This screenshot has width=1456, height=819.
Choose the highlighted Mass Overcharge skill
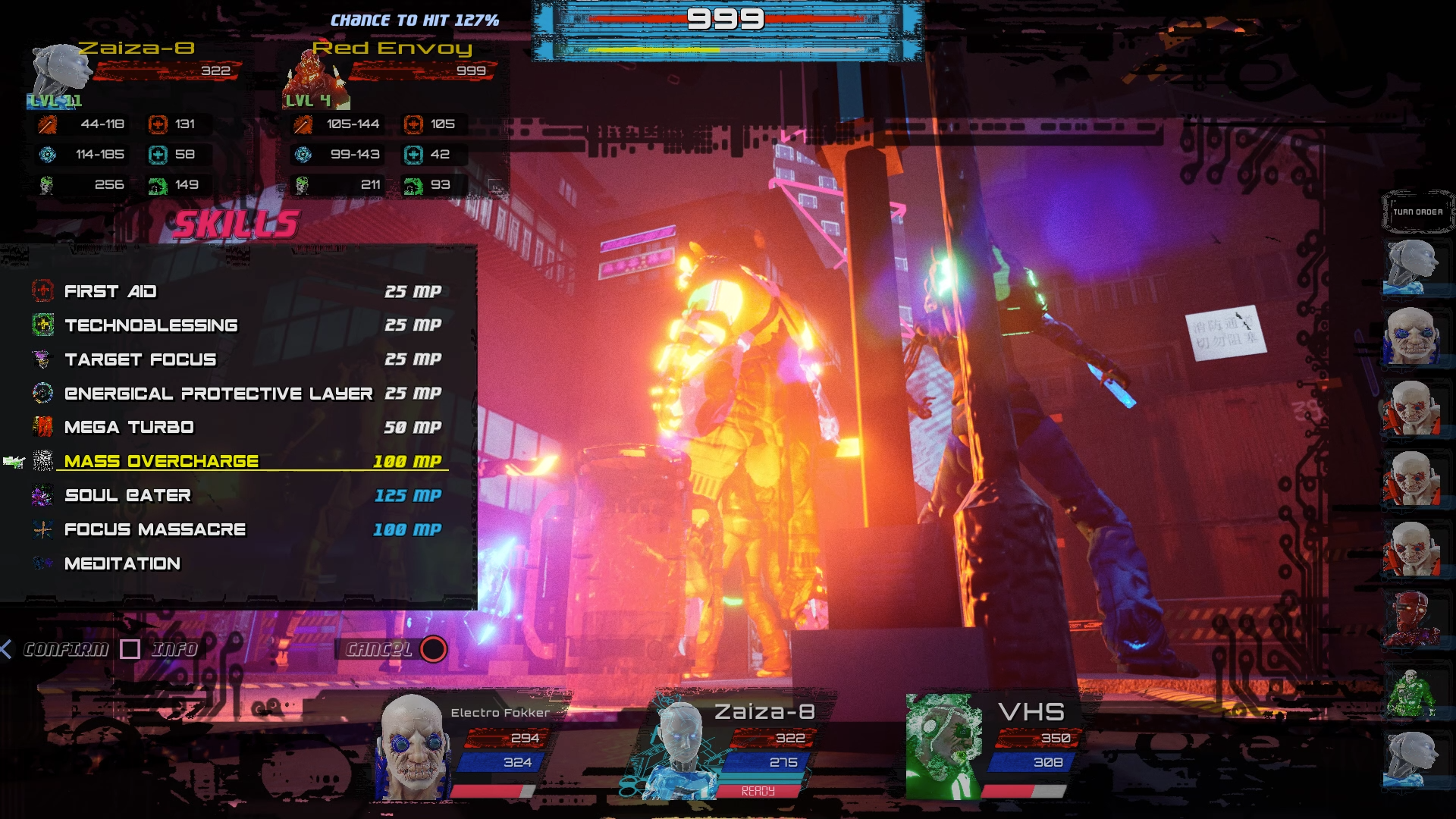coord(162,461)
